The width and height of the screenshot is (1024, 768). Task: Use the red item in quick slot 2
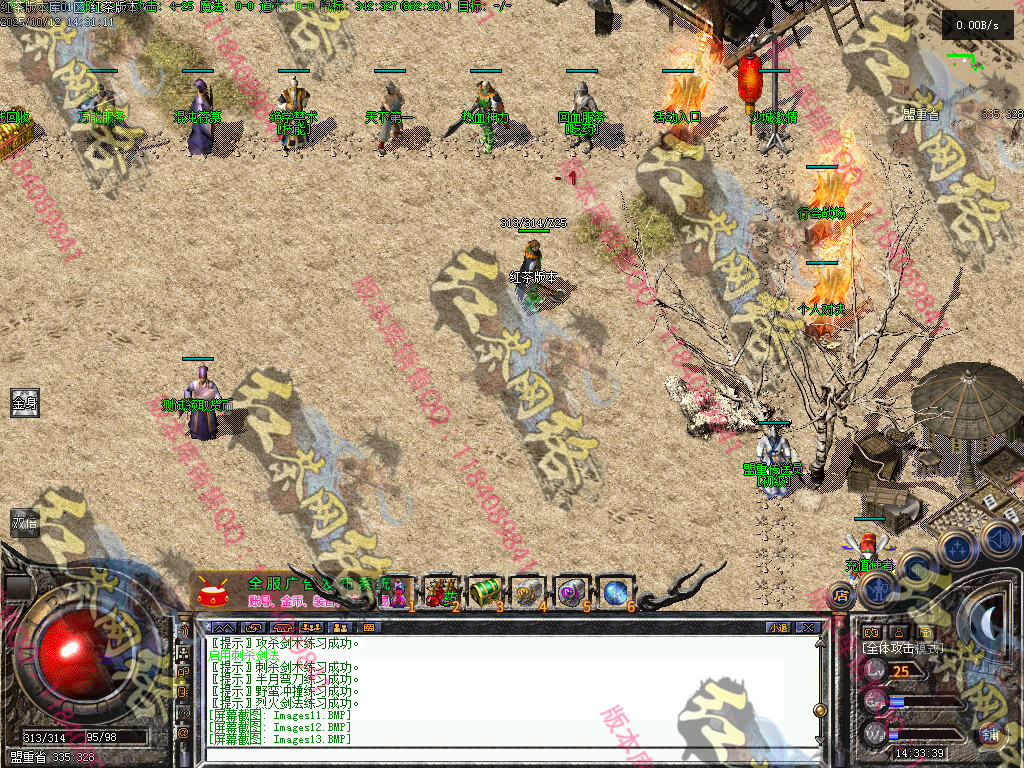(441, 593)
